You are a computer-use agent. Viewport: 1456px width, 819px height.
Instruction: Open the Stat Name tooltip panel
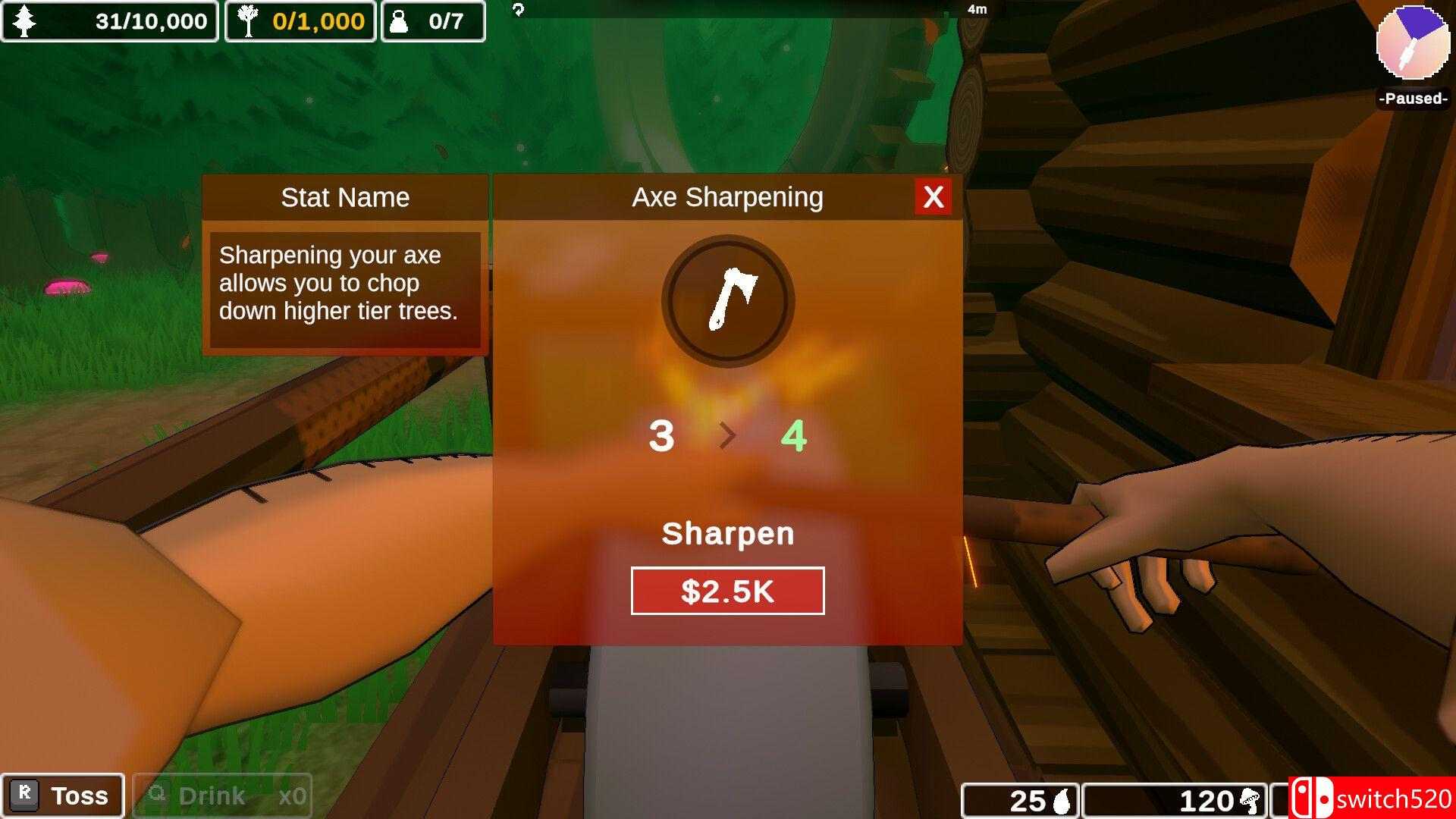[345, 283]
